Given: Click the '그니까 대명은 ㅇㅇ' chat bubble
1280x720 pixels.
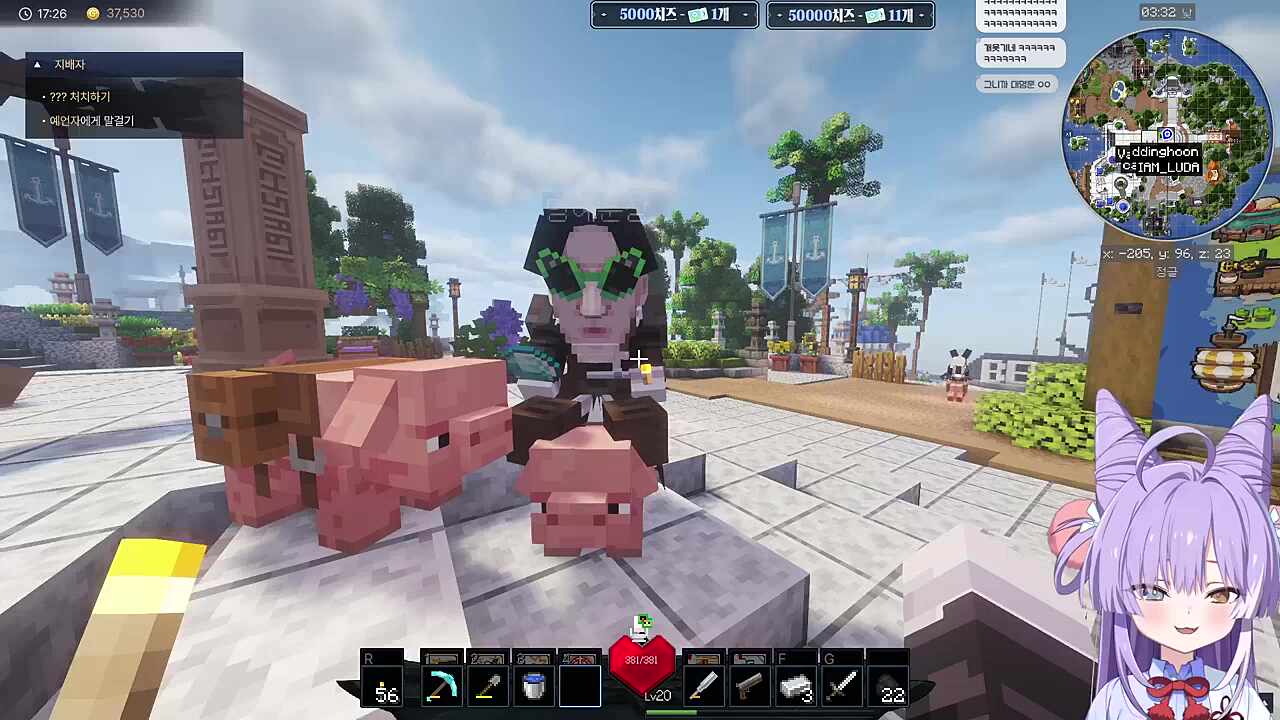Looking at the screenshot, I should (x=1016, y=85).
